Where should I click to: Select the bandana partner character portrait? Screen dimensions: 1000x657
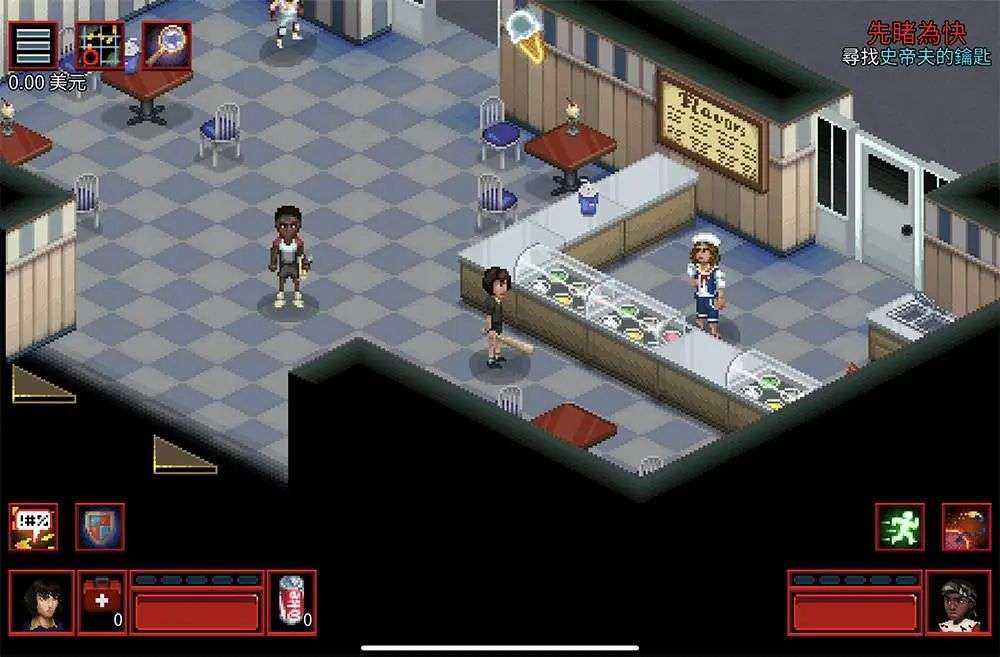pyautogui.click(x=958, y=602)
